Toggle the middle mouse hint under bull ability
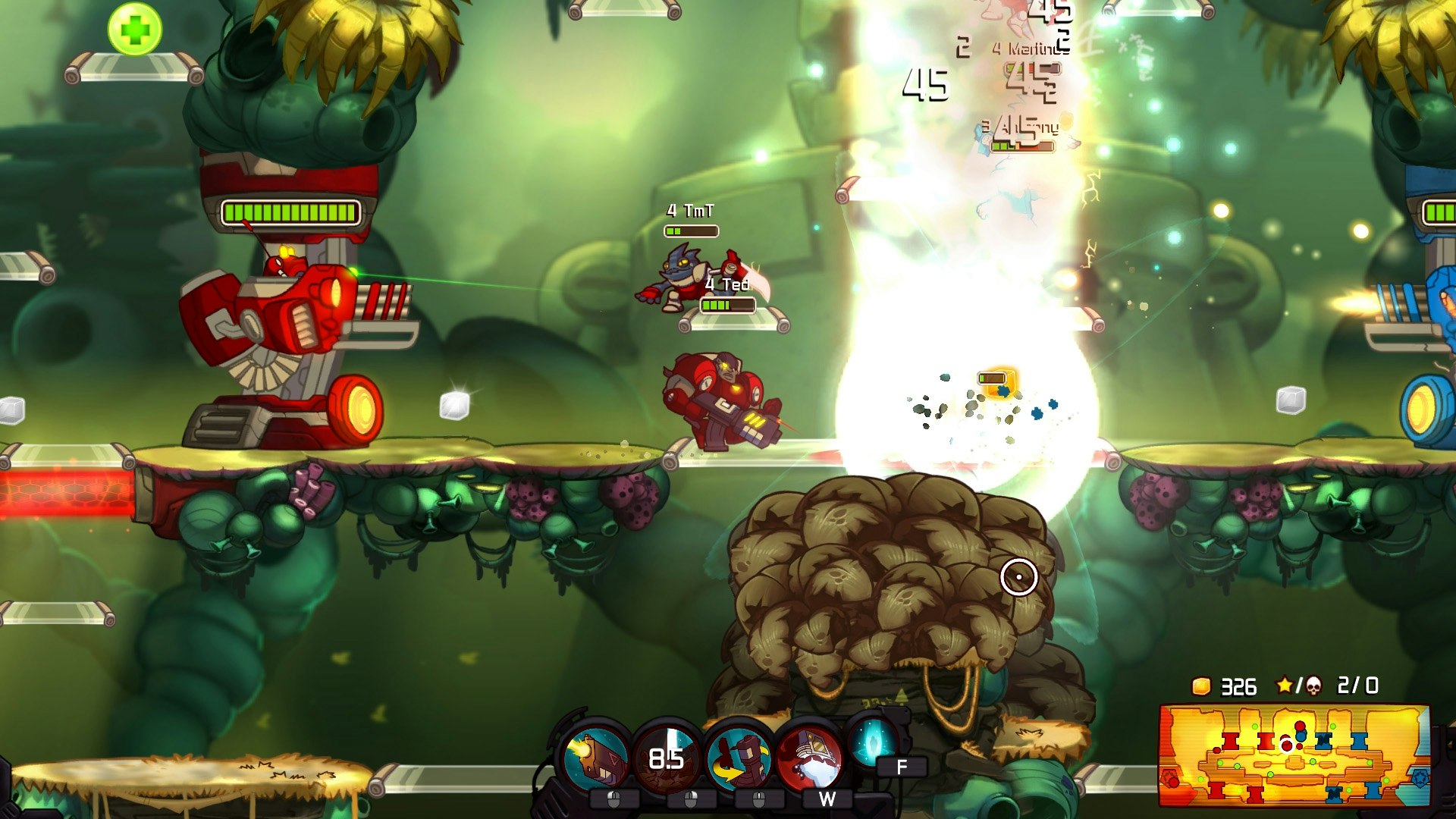Viewport: 1456px width, 819px height. tap(758, 799)
